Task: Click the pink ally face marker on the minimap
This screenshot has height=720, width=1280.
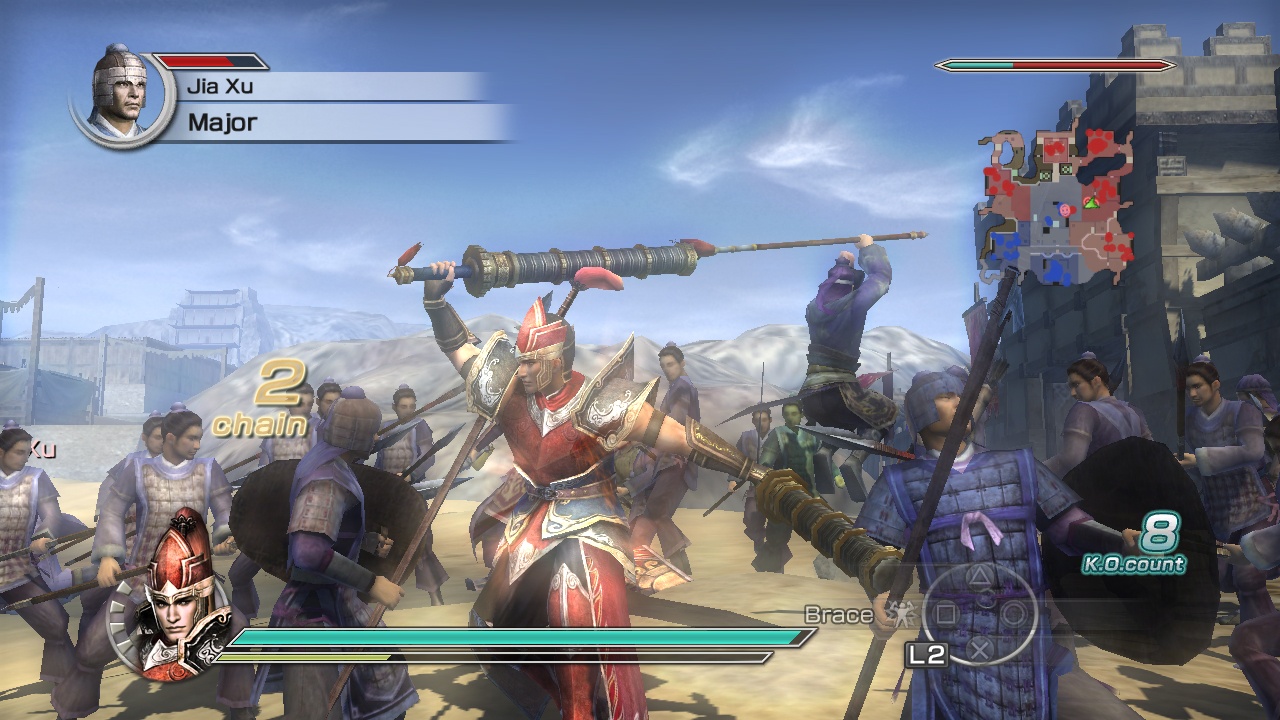Action: coord(1066,211)
